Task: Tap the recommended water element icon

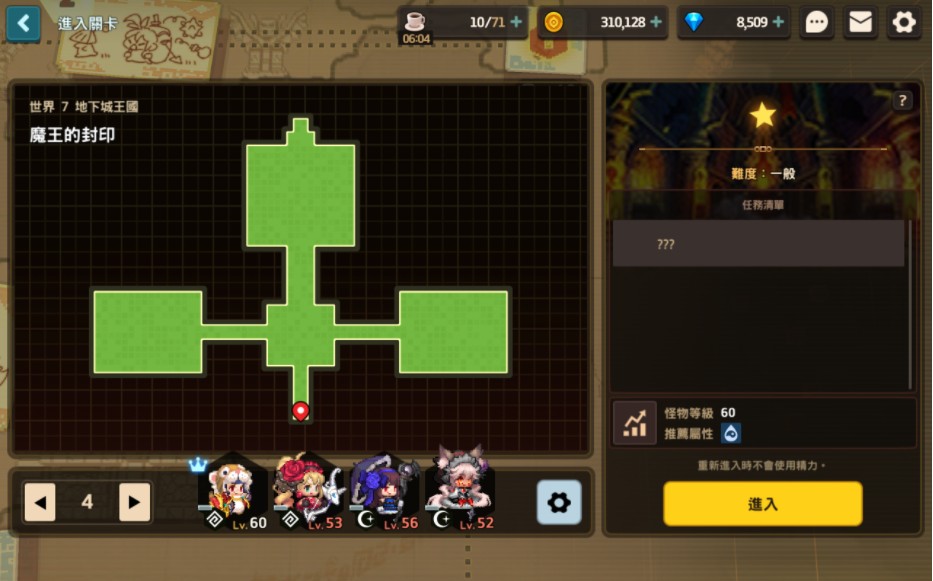Action: (730, 433)
